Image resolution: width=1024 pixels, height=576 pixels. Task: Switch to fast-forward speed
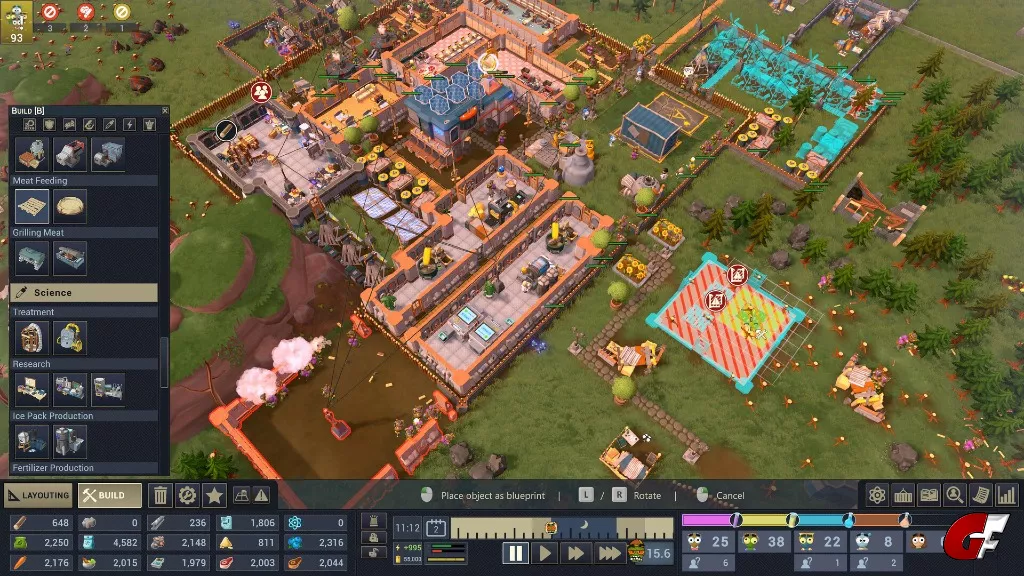tap(576, 553)
